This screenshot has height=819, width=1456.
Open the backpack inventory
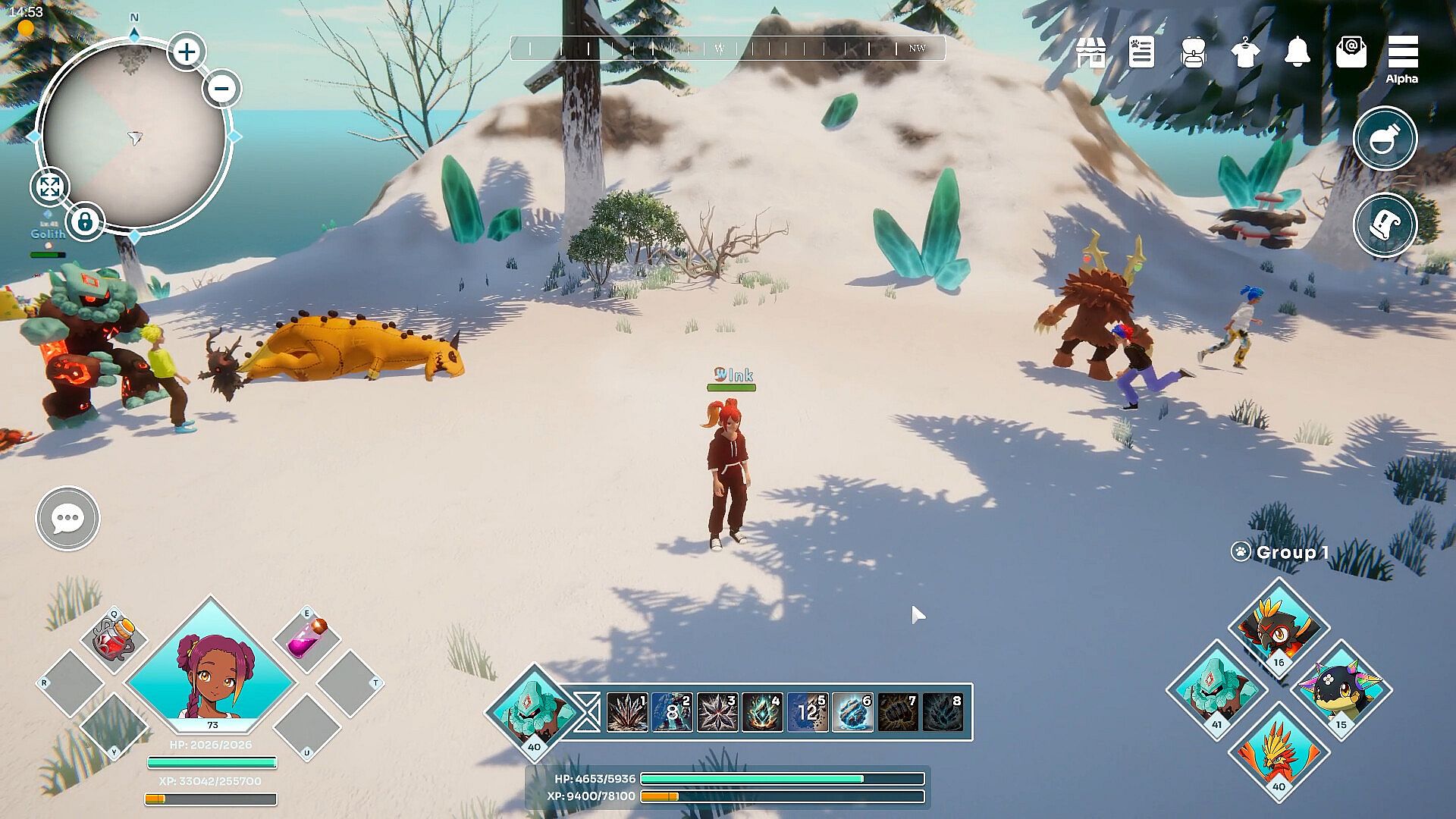click(x=1194, y=53)
